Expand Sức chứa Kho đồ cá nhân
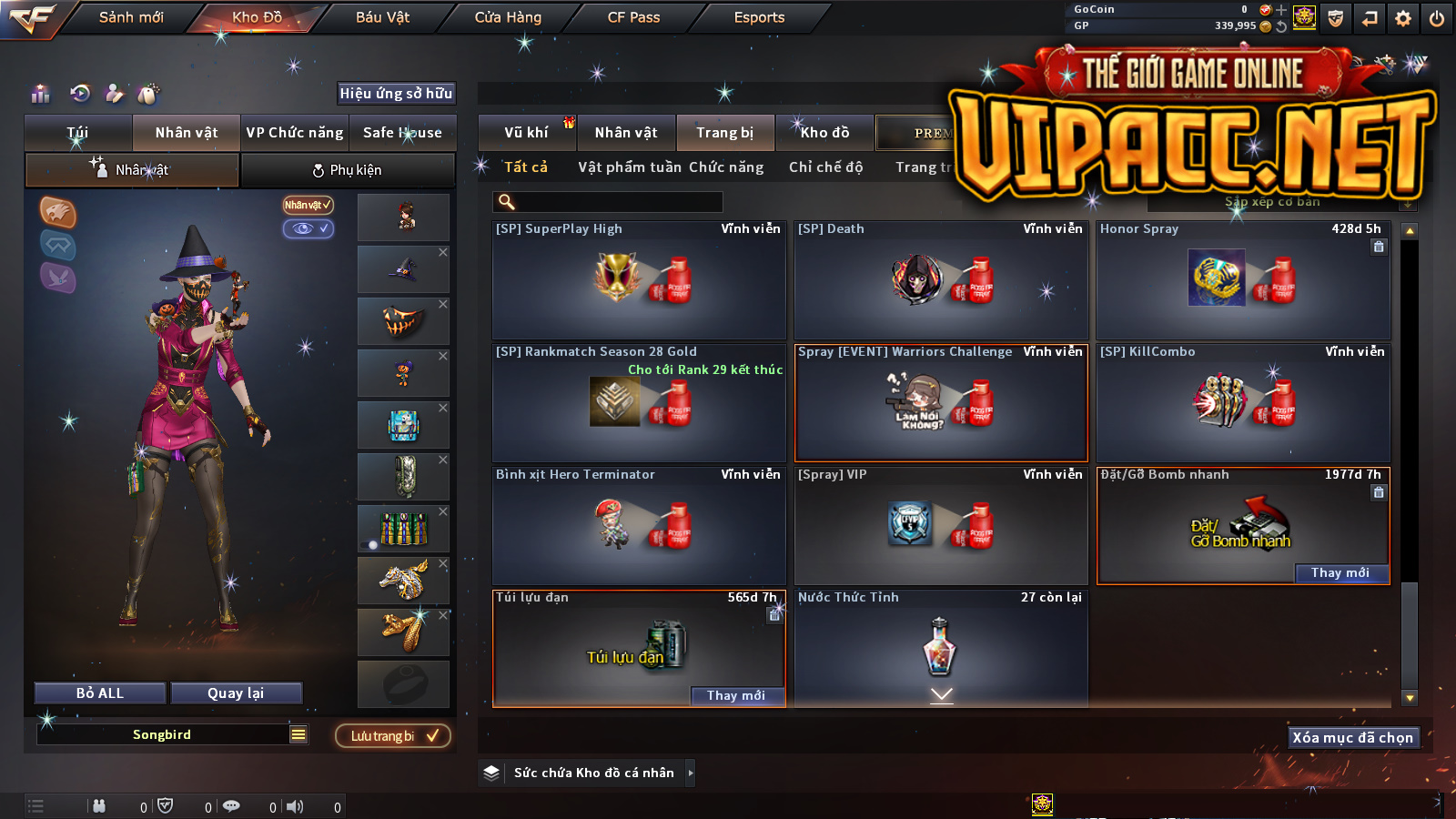The width and height of the screenshot is (1456, 819). [x=593, y=773]
